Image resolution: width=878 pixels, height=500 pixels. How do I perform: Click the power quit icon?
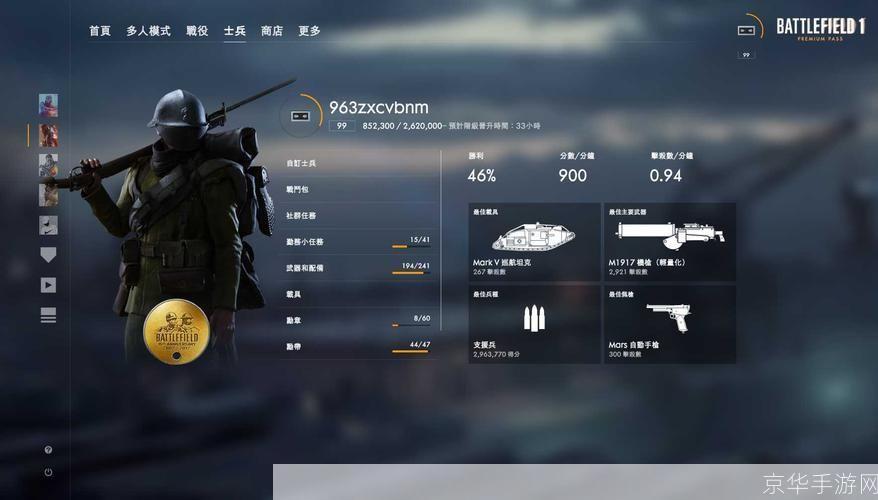point(48,472)
